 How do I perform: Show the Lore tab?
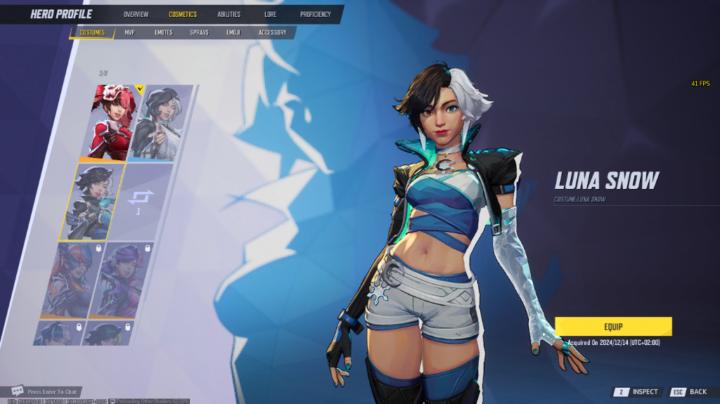pos(270,15)
